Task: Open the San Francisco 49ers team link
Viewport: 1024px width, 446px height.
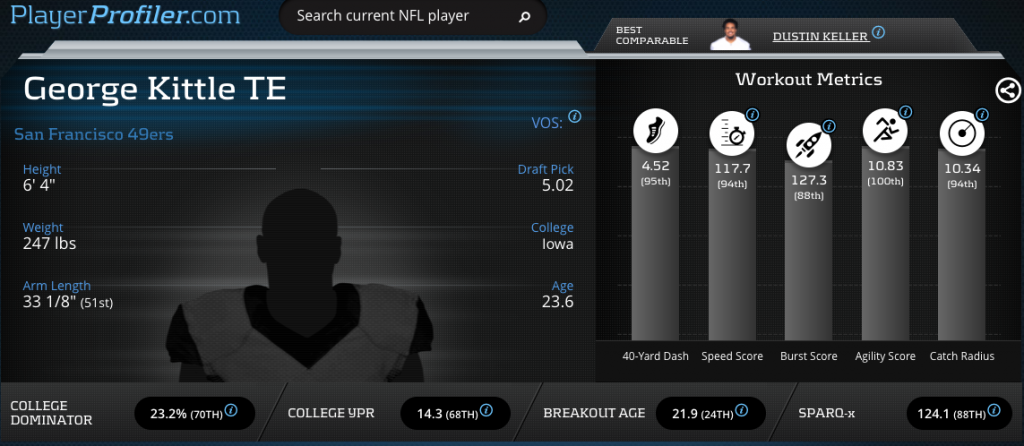Action: pos(95,133)
